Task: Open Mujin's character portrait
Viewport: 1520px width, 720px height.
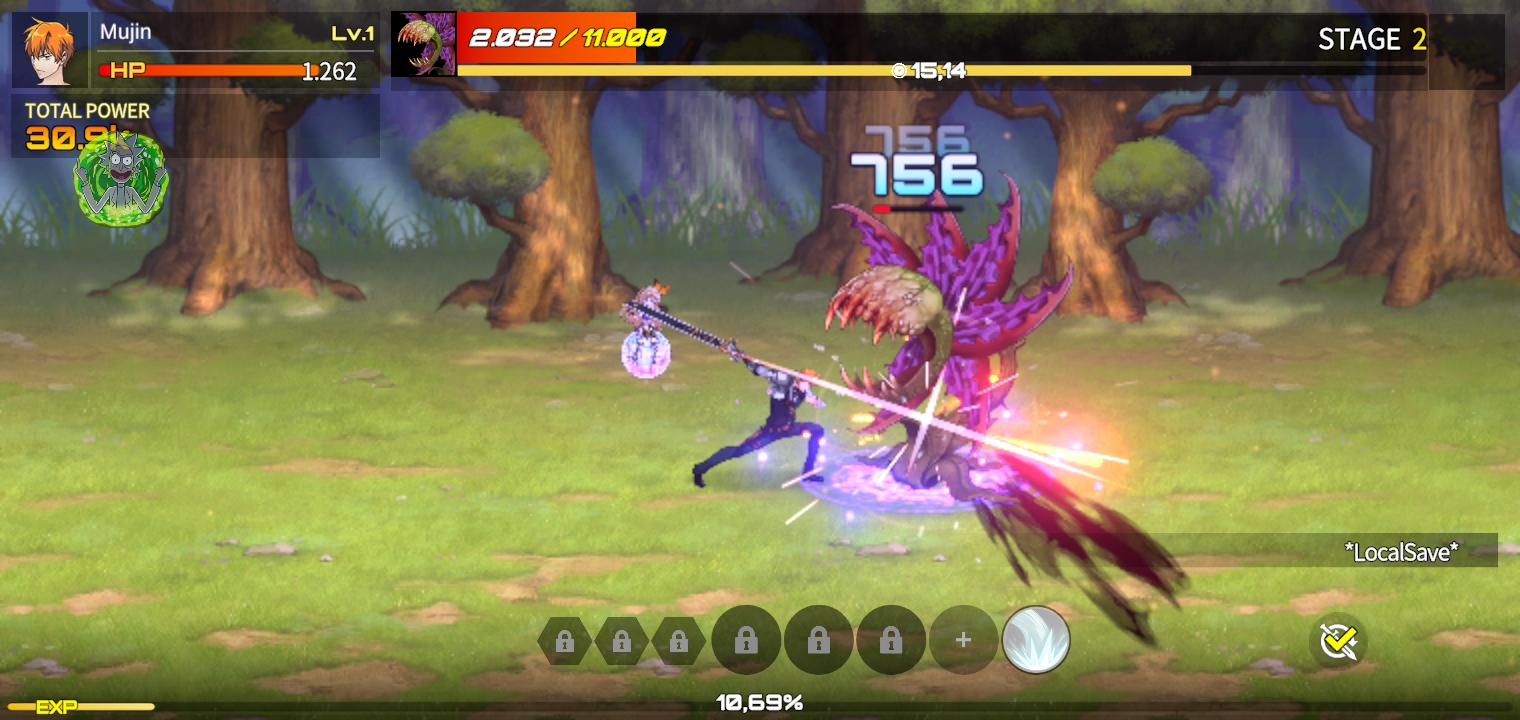Action: pyautogui.click(x=49, y=50)
